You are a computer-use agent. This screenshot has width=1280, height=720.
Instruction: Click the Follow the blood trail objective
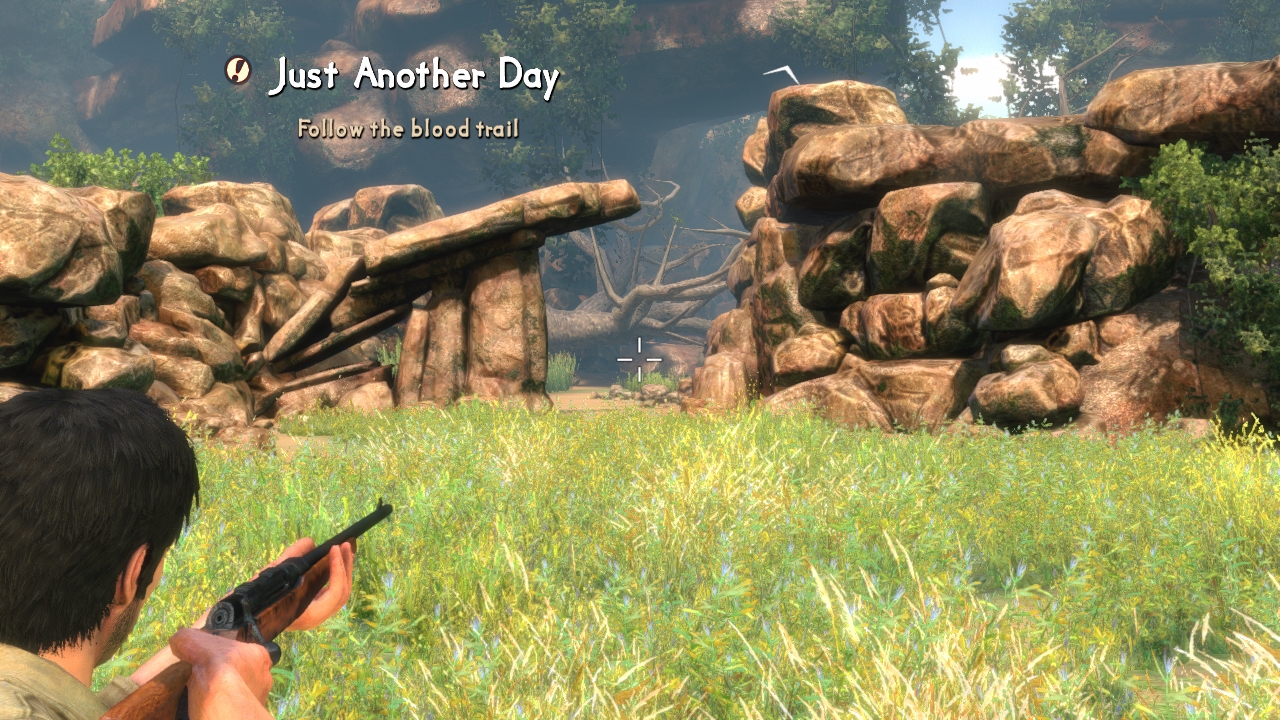coord(408,129)
